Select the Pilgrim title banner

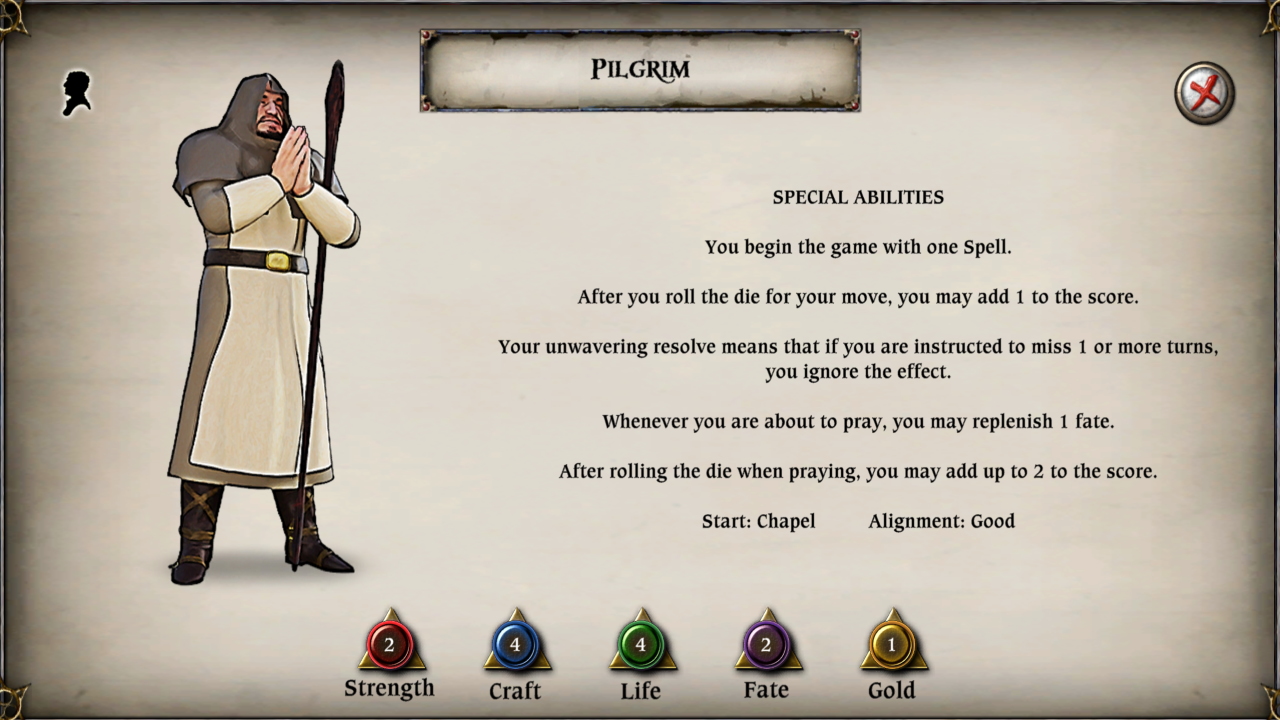(640, 69)
